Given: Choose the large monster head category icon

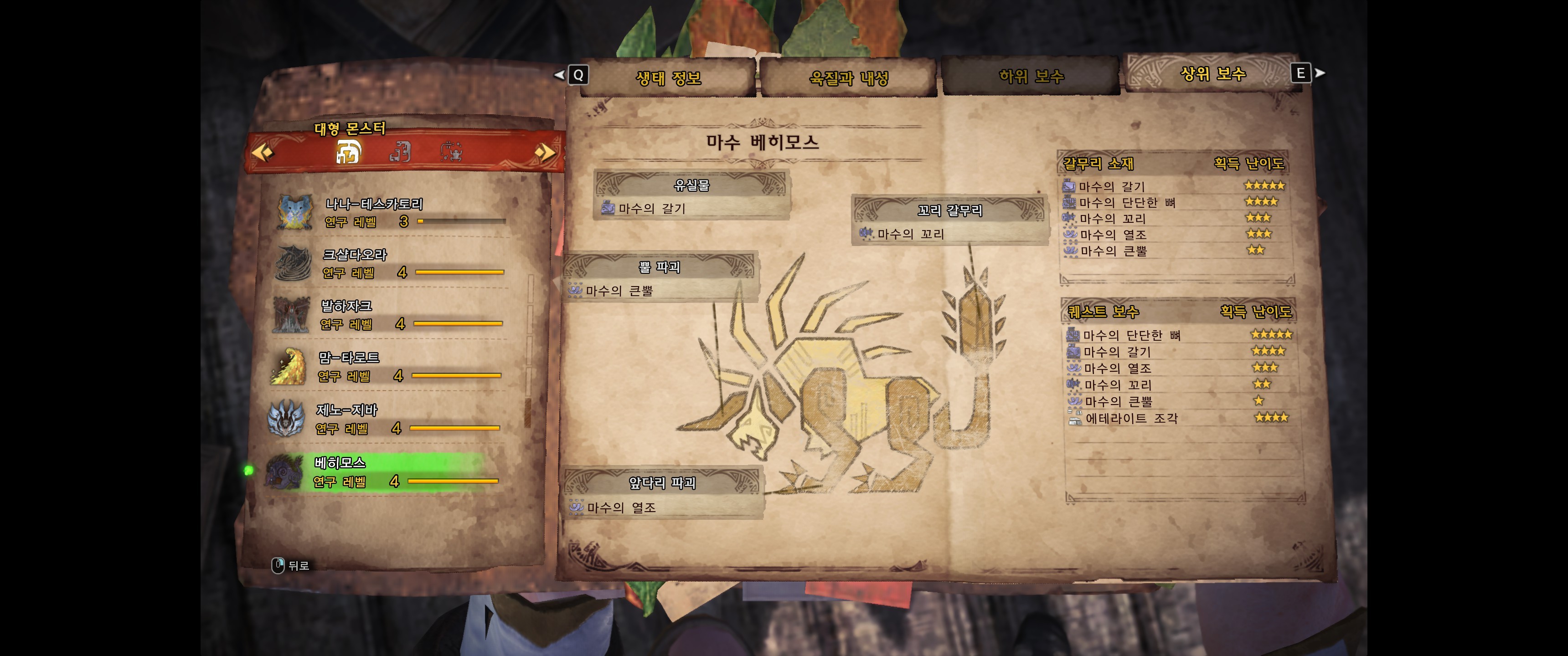Looking at the screenshot, I should [x=348, y=152].
